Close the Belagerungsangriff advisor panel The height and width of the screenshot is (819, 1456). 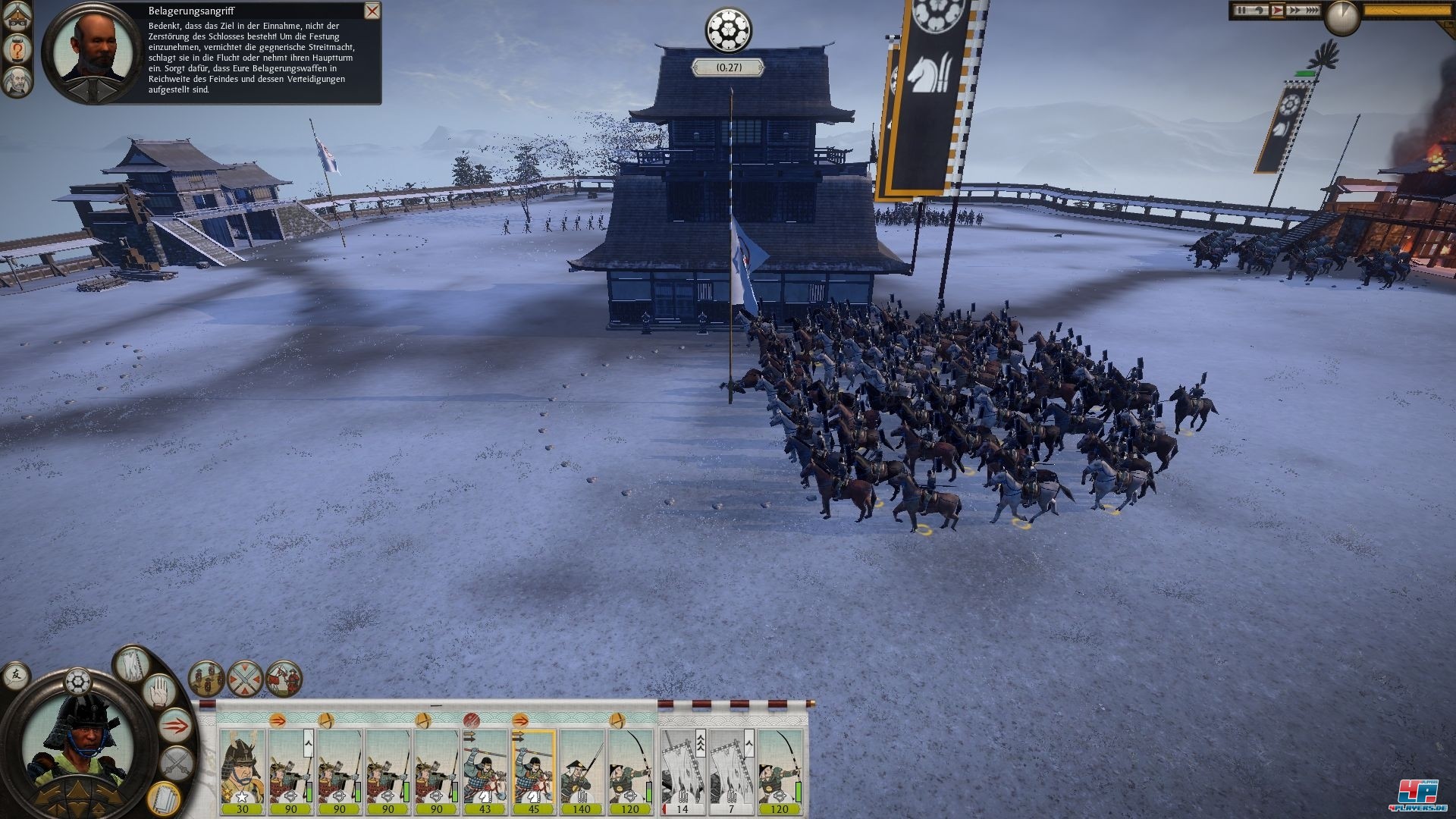372,11
